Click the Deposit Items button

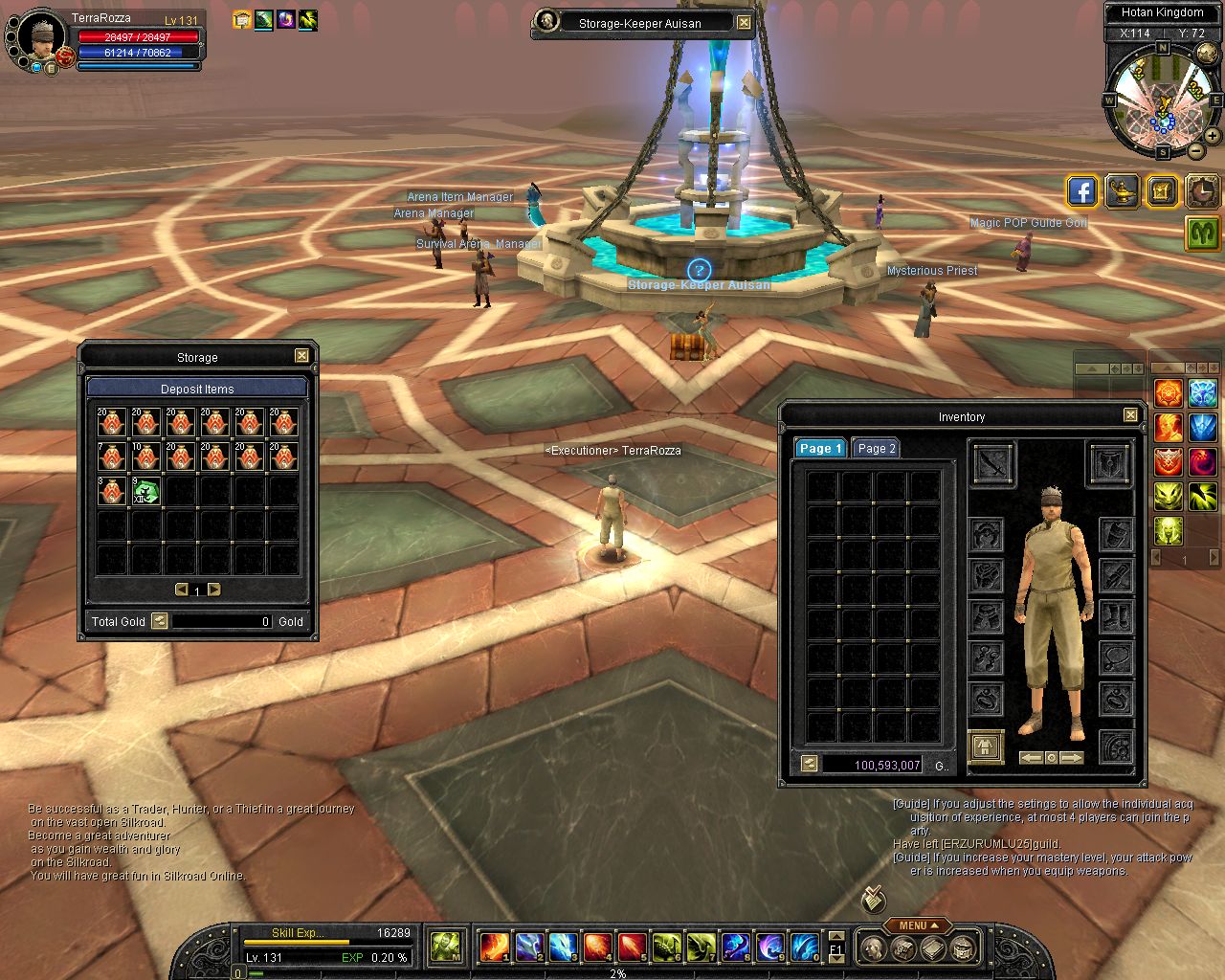[x=197, y=389]
